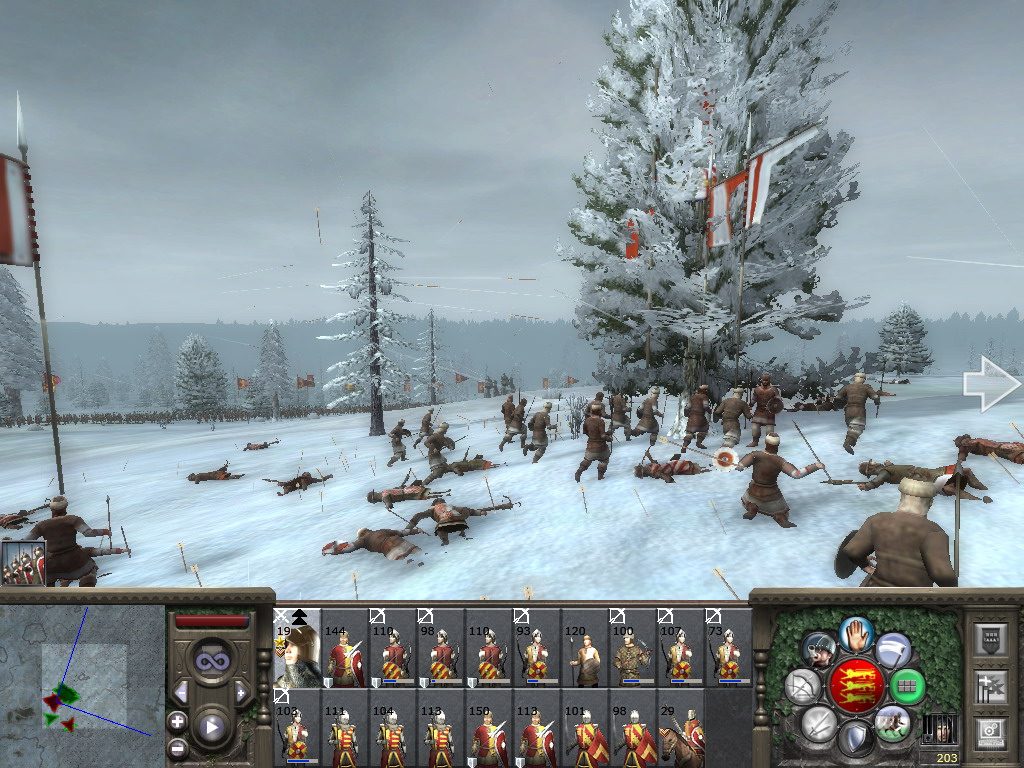The width and height of the screenshot is (1024, 768).
Task: Select the peasant unit card with 120 men
Action: (x=585, y=648)
